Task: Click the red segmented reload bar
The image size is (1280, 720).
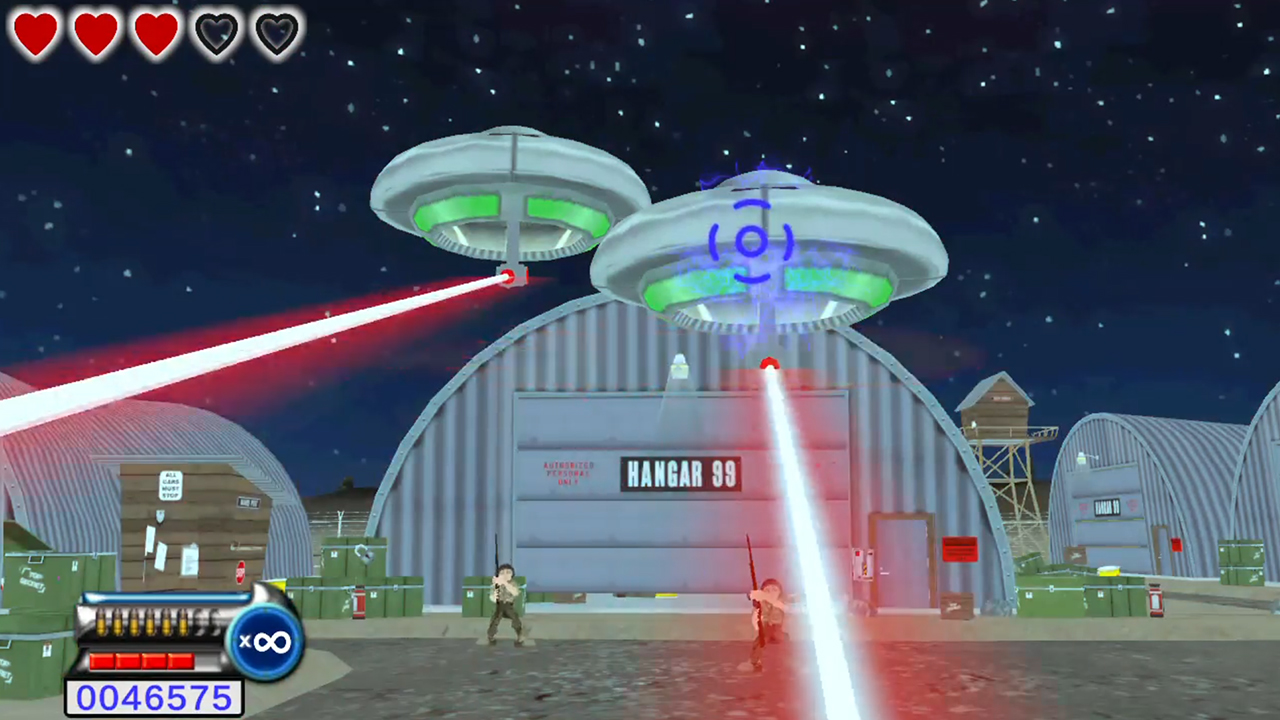Action: (x=144, y=659)
